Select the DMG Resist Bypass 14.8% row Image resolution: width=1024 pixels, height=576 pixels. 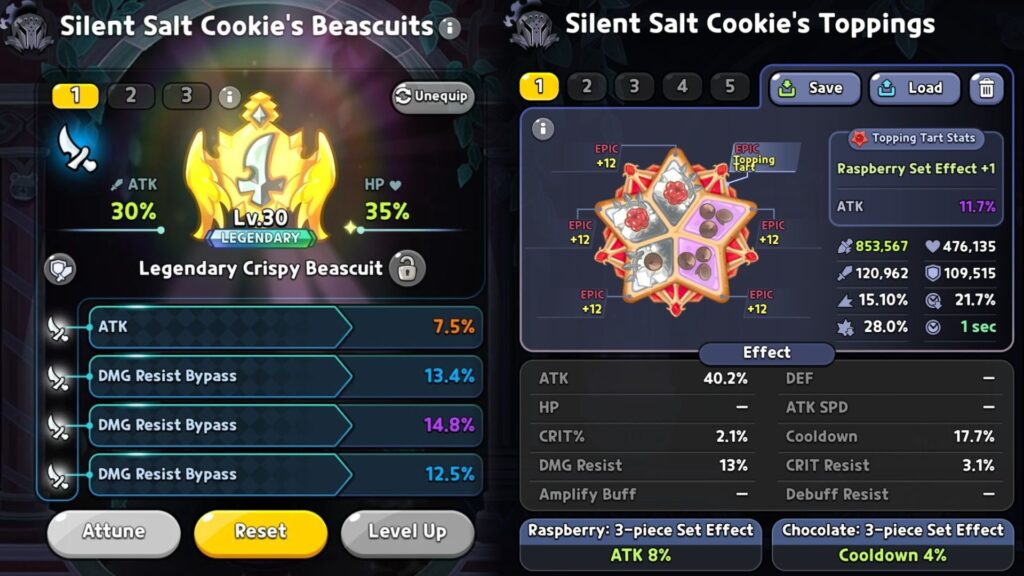[285, 425]
